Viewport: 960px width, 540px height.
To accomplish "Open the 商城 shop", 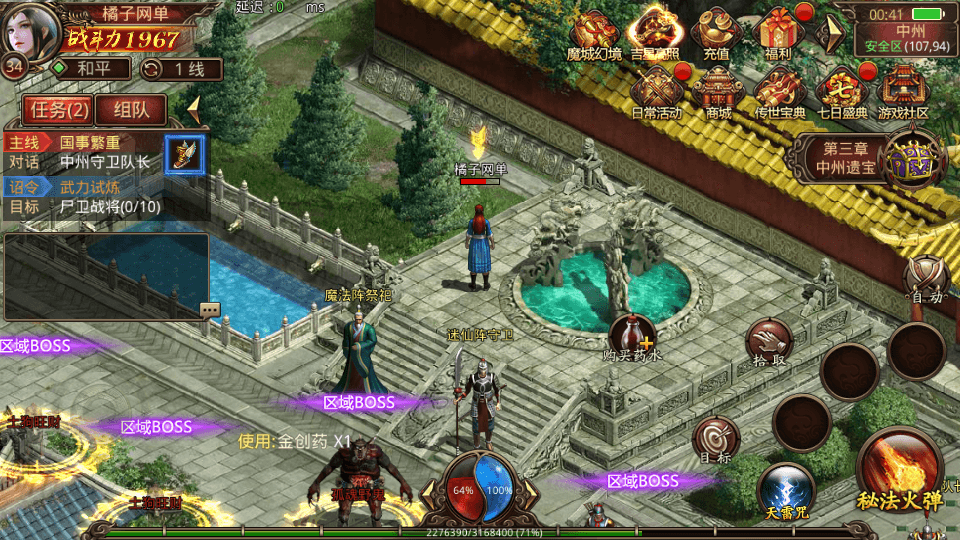I will pyautogui.click(x=718, y=92).
